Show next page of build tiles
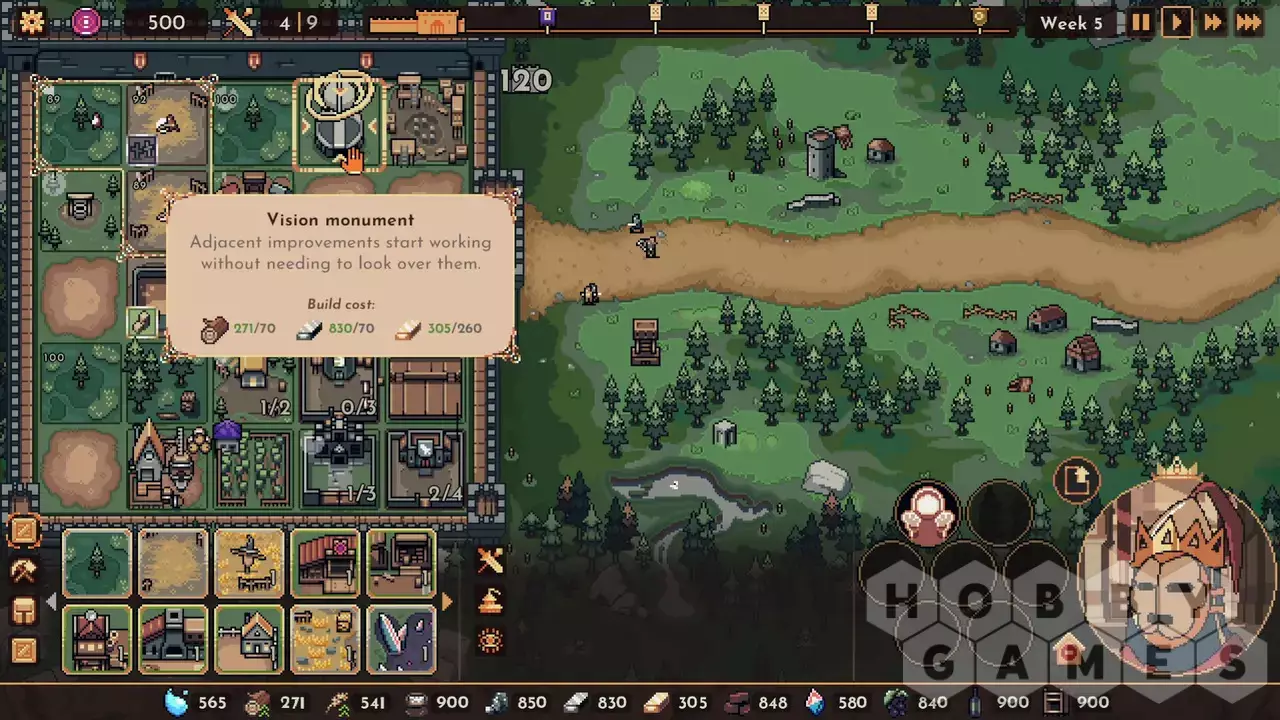Screen dimensions: 1280x720 pyautogui.click(x=447, y=601)
